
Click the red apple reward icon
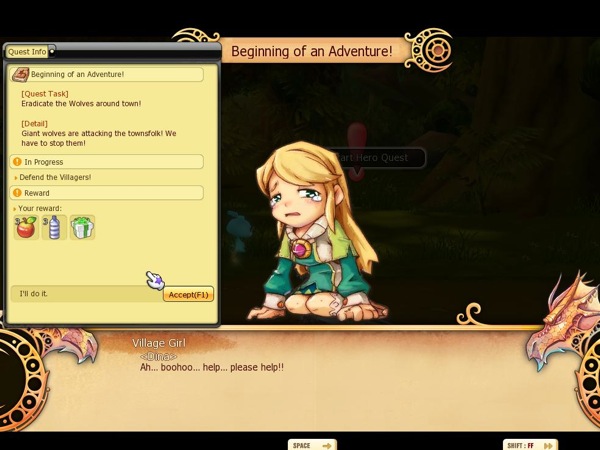[26, 228]
